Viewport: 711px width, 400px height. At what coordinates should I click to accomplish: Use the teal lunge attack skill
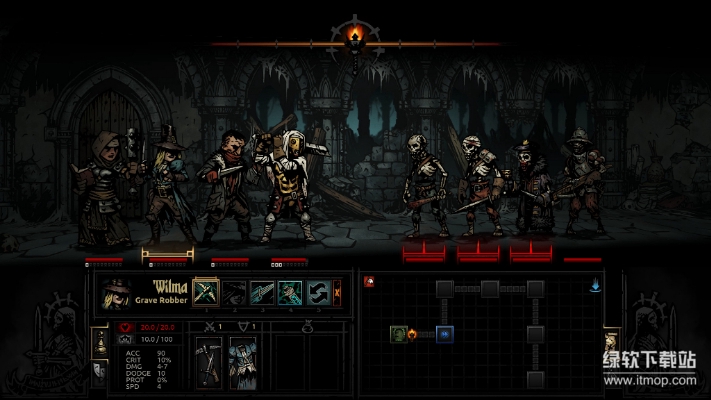[x=290, y=293]
